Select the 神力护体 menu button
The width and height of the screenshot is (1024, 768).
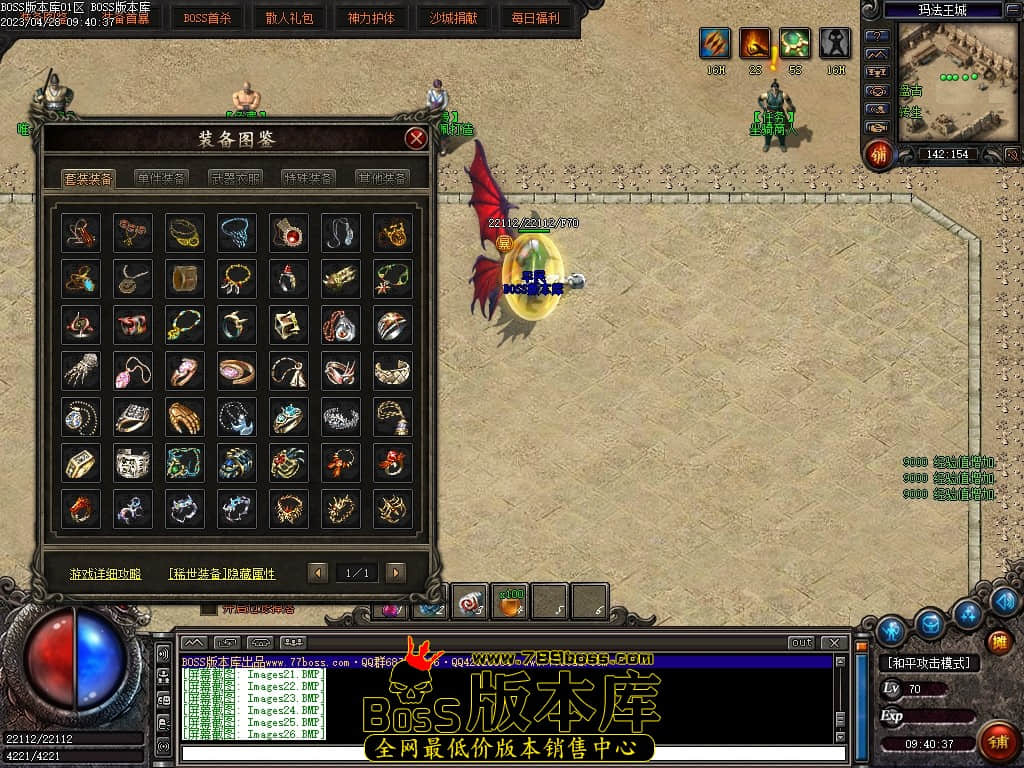pos(371,17)
